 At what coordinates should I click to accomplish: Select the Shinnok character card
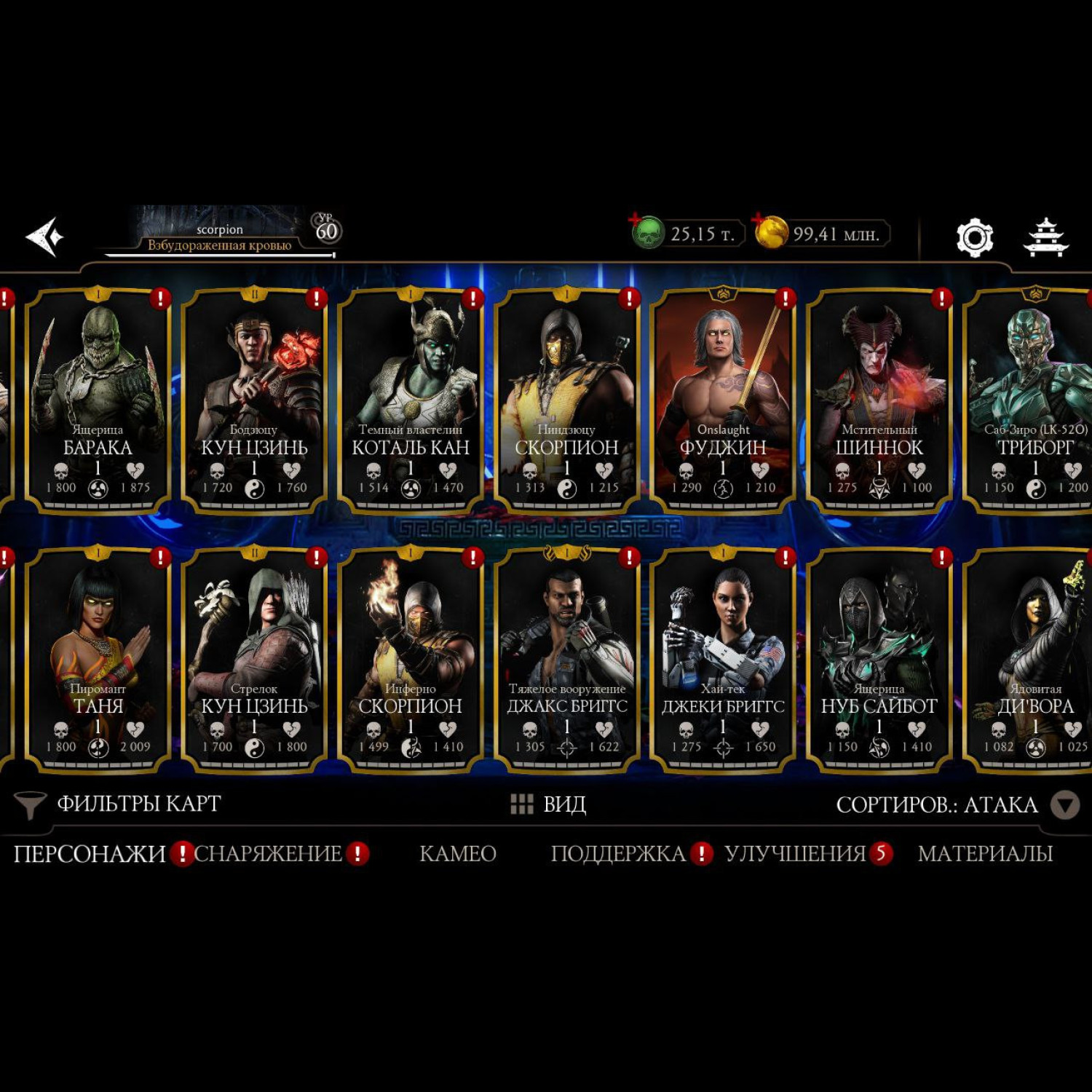click(879, 400)
